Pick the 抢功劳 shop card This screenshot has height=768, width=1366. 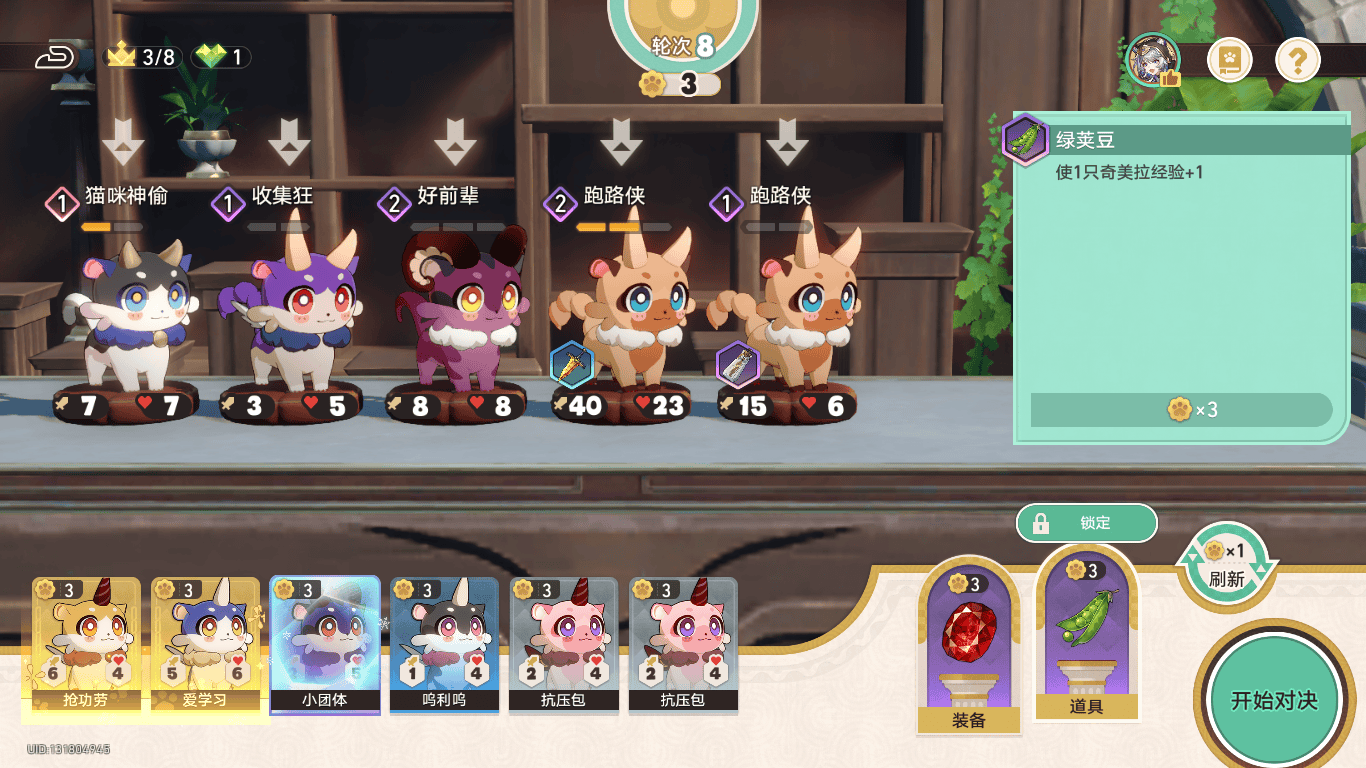click(86, 645)
